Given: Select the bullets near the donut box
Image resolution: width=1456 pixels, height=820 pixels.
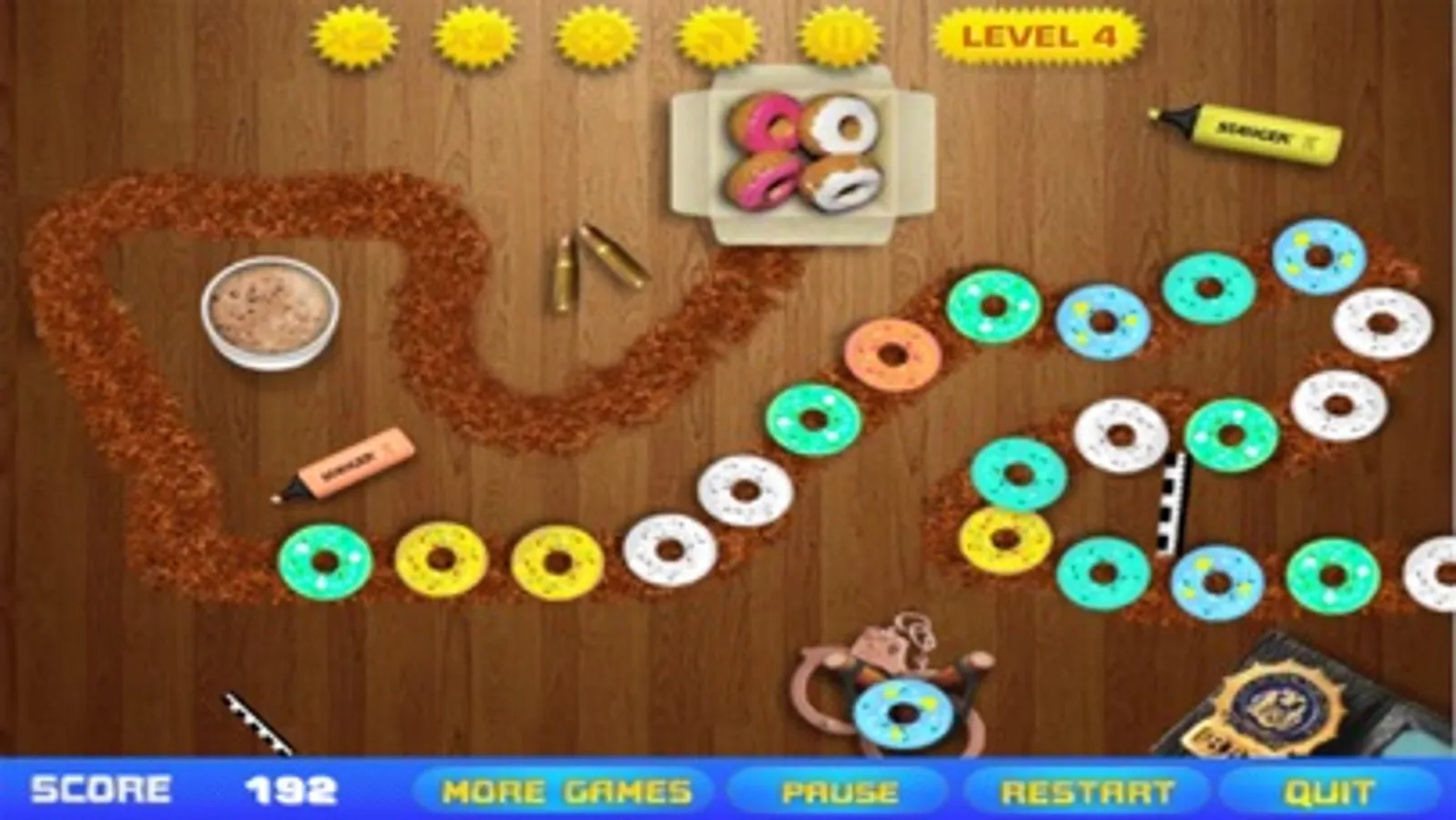Looking at the screenshot, I should [592, 264].
